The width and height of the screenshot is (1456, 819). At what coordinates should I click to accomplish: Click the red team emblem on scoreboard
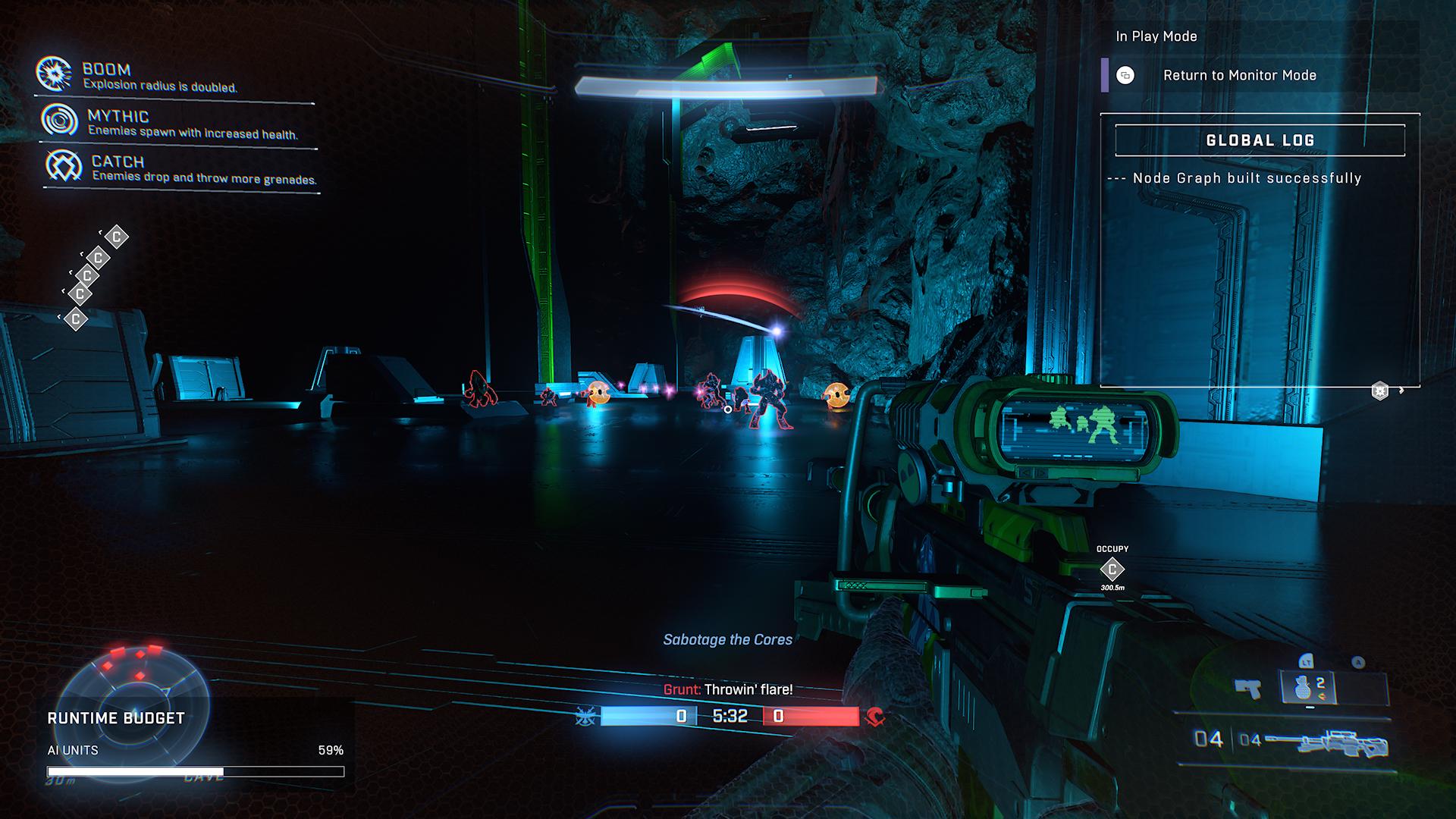876,716
